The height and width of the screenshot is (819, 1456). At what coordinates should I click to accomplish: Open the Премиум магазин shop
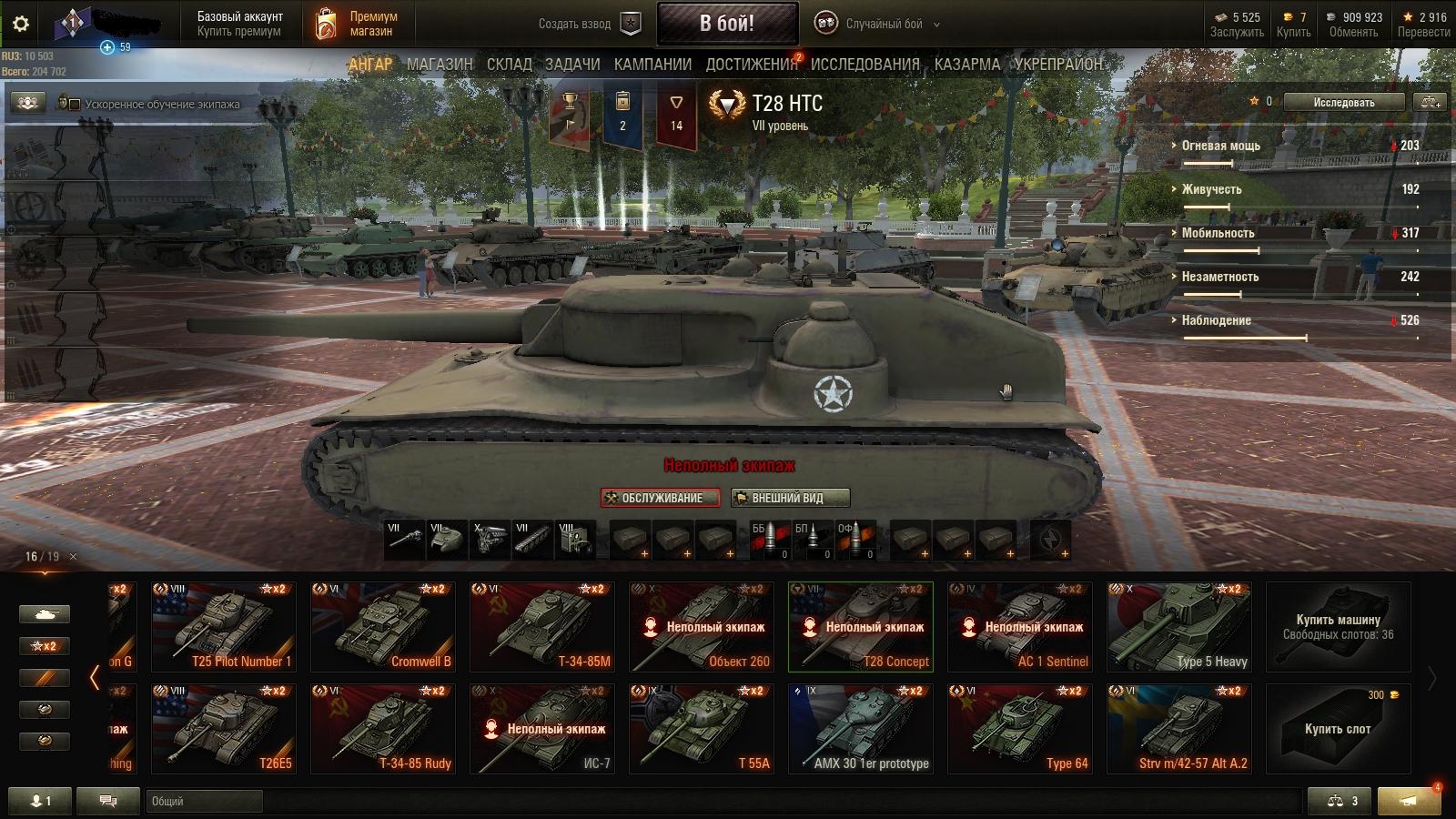click(x=356, y=24)
